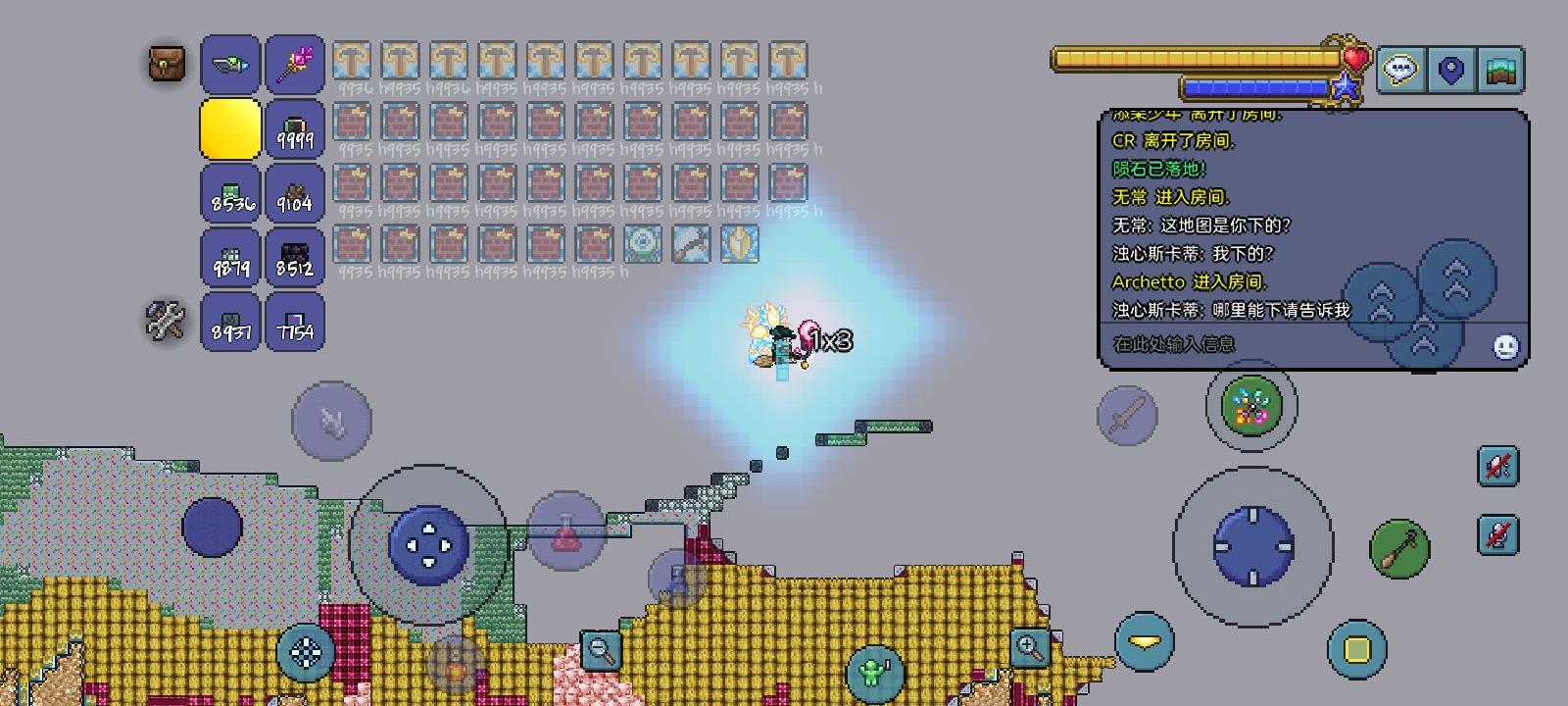The image size is (1568, 706).
Task: Select the purple wand hotbar slot
Action: tap(294, 64)
